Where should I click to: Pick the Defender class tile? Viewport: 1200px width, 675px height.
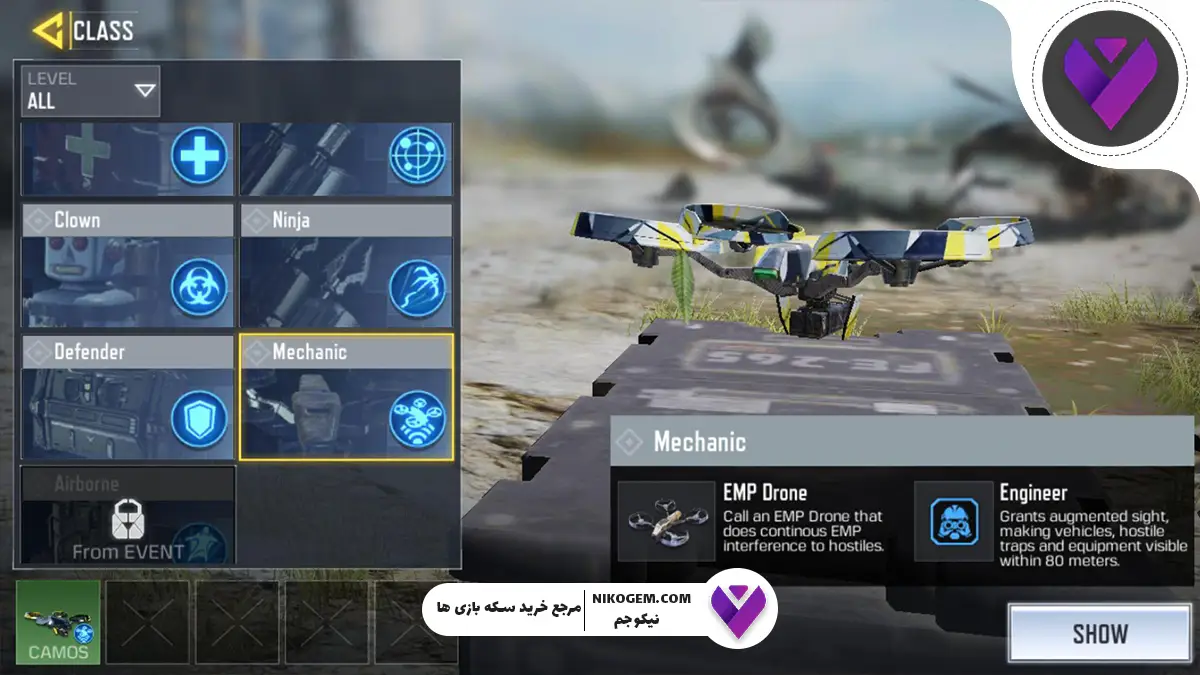click(128, 397)
